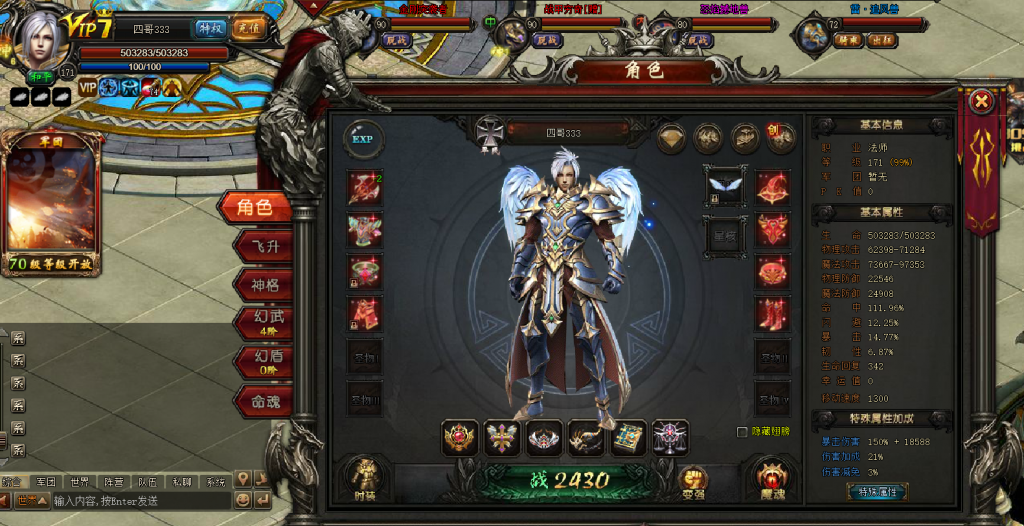Switch to the 飞升 tab

coord(262,246)
